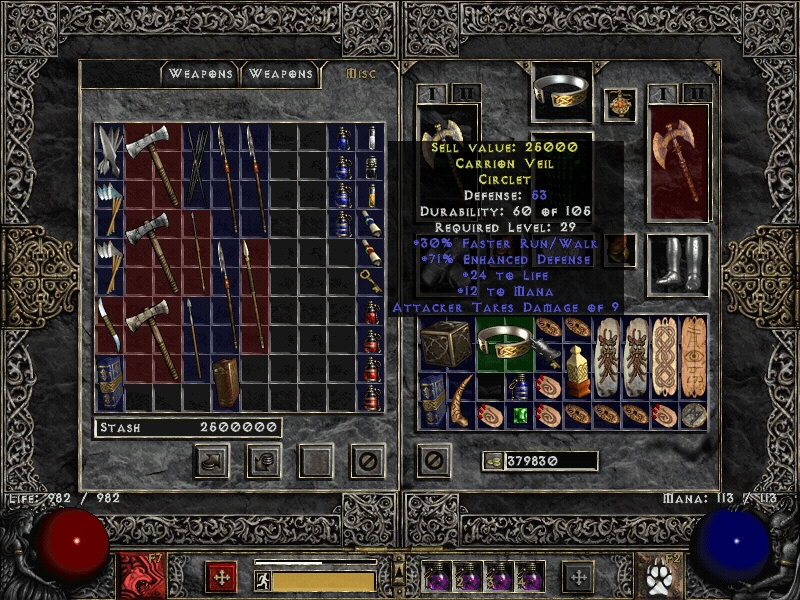The width and height of the screenshot is (800, 600).
Task: Click the inventory gold amount button
Action: tap(494, 461)
